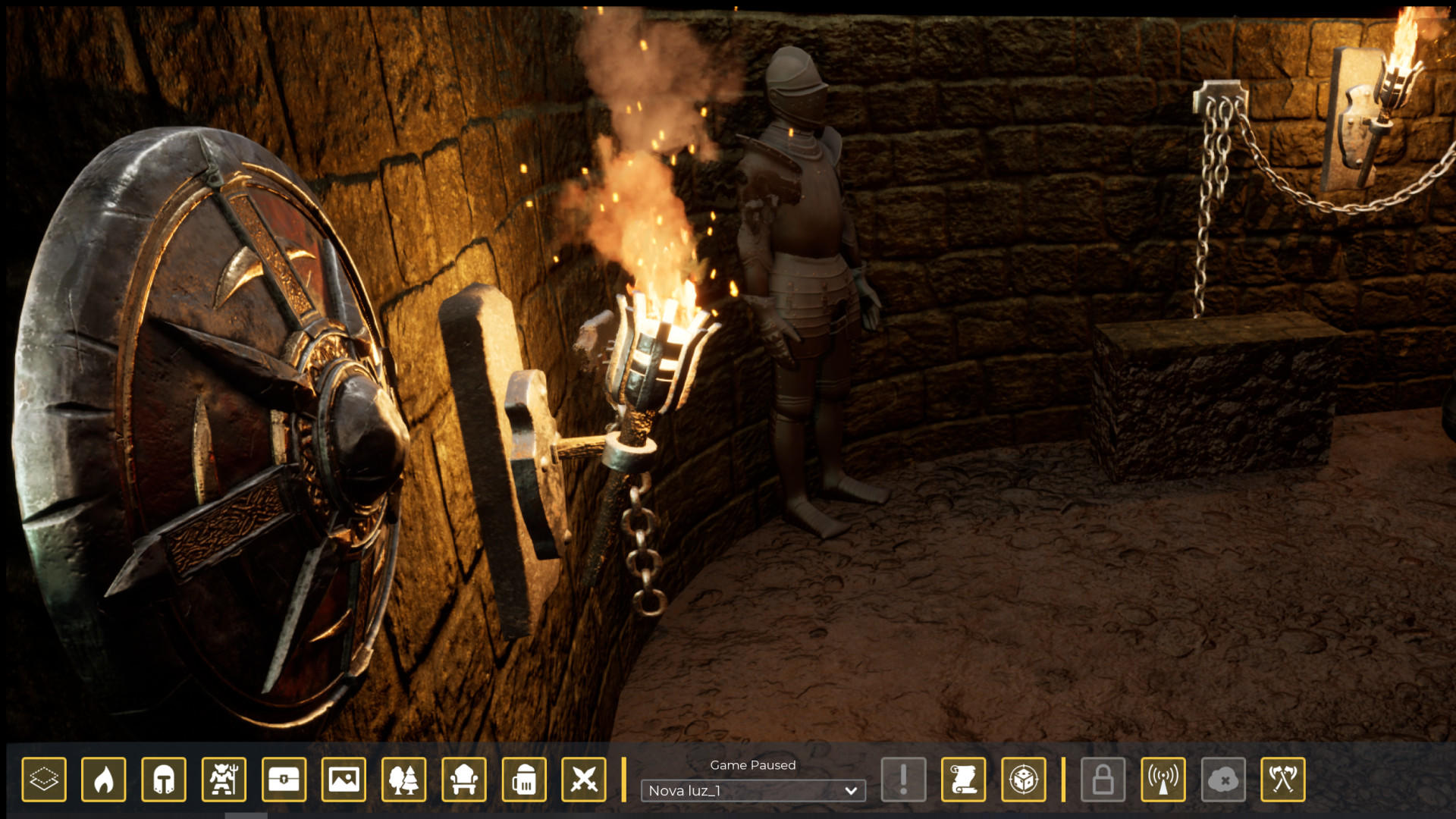This screenshot has width=1456, height=819.
Task: Open the knight helmet category
Action: (164, 779)
